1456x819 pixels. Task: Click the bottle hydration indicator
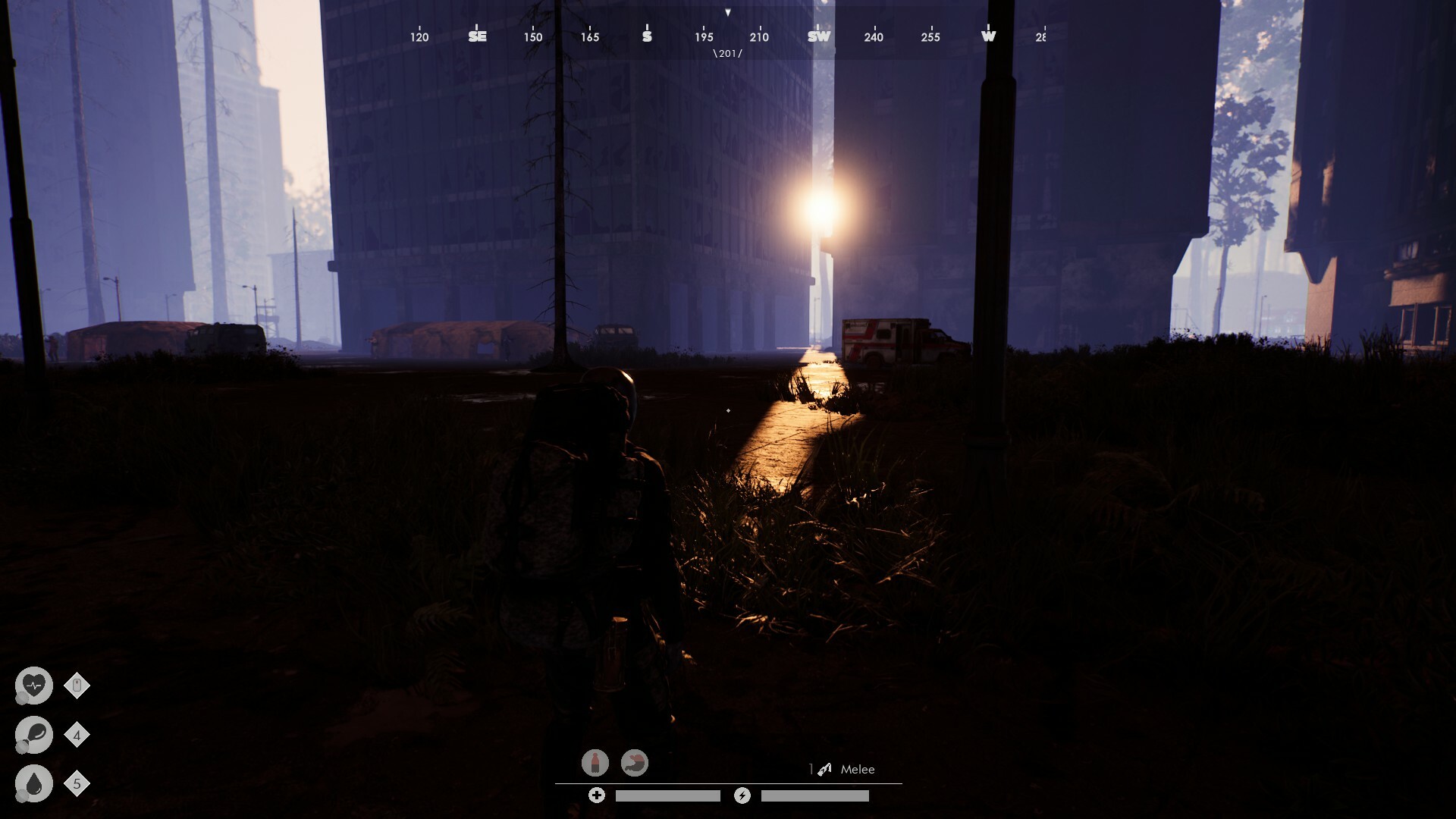point(595,762)
